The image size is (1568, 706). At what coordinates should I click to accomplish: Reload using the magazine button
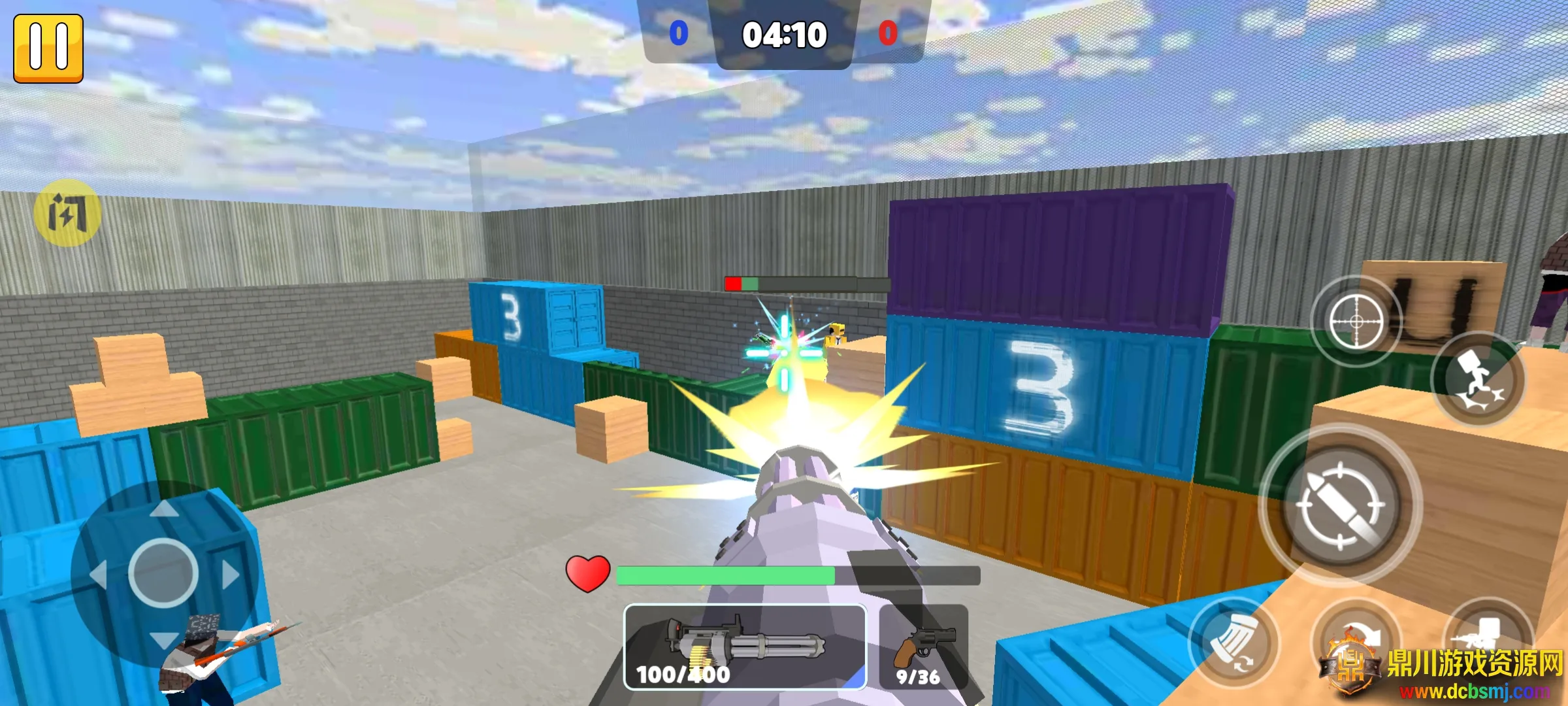tap(1232, 642)
